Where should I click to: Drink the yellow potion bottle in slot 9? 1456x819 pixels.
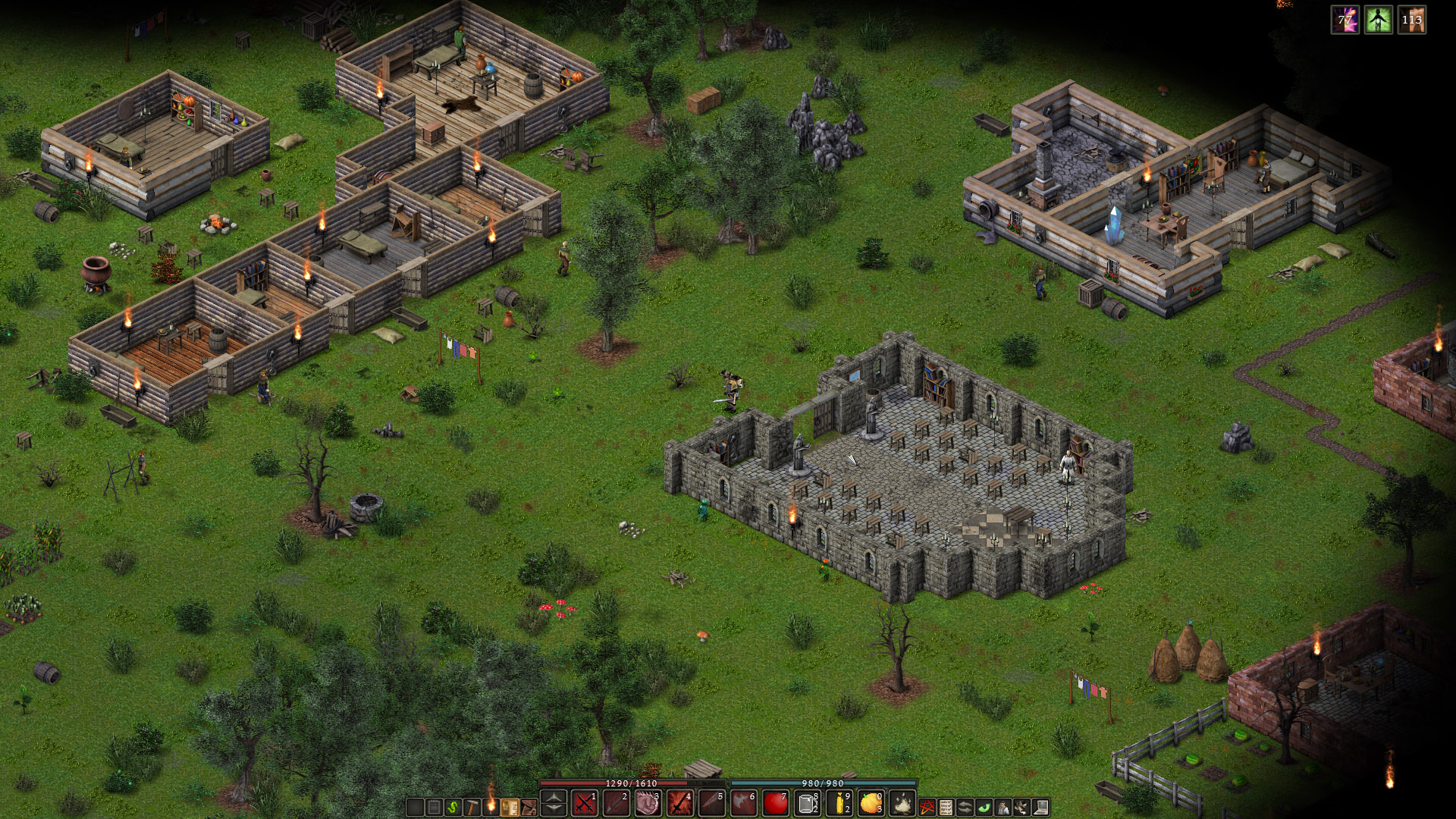[x=839, y=803]
